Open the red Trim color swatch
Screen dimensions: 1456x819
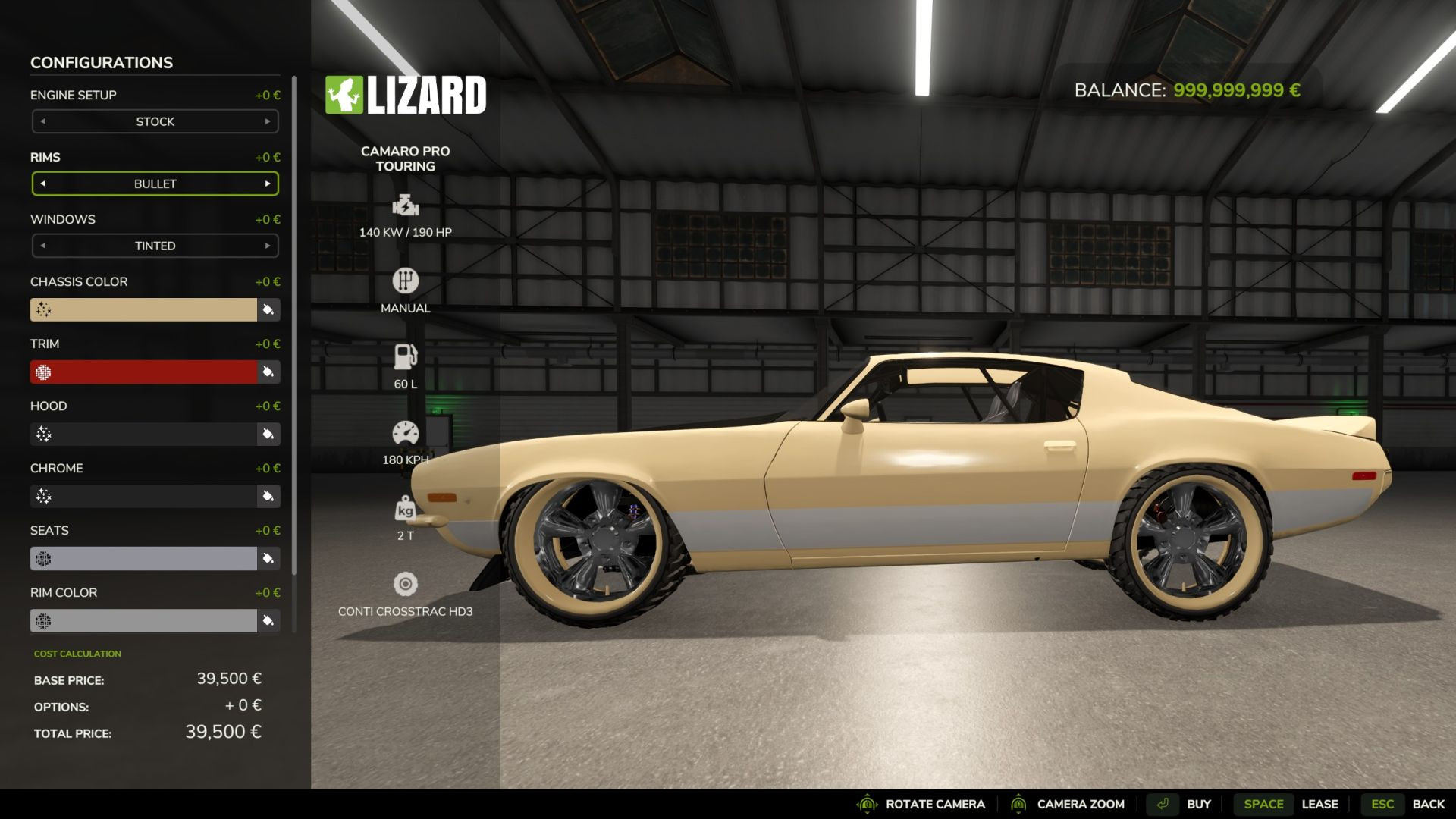pyautogui.click(x=144, y=372)
